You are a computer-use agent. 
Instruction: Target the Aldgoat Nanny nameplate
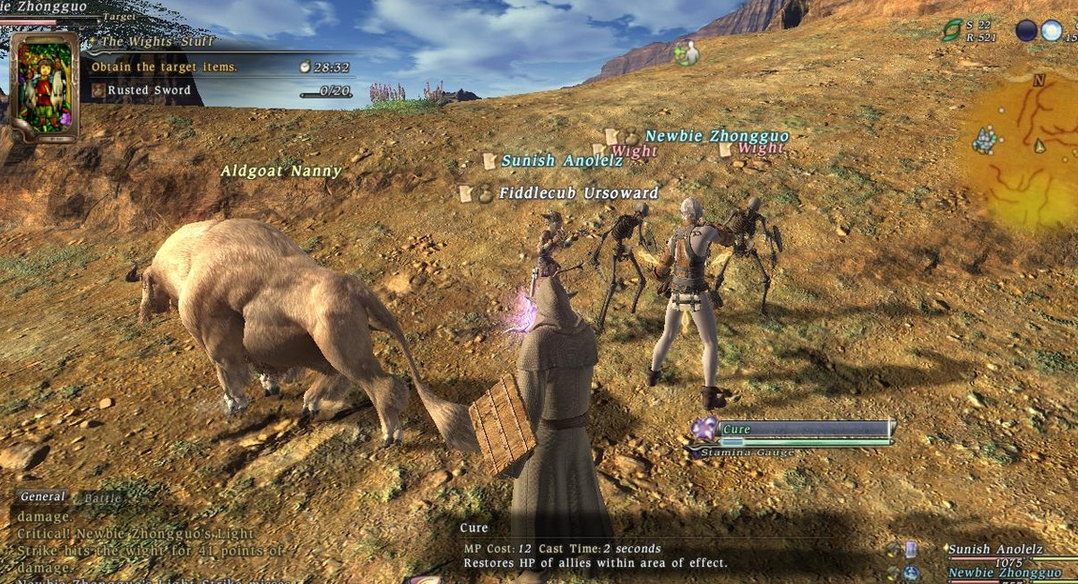coord(281,171)
